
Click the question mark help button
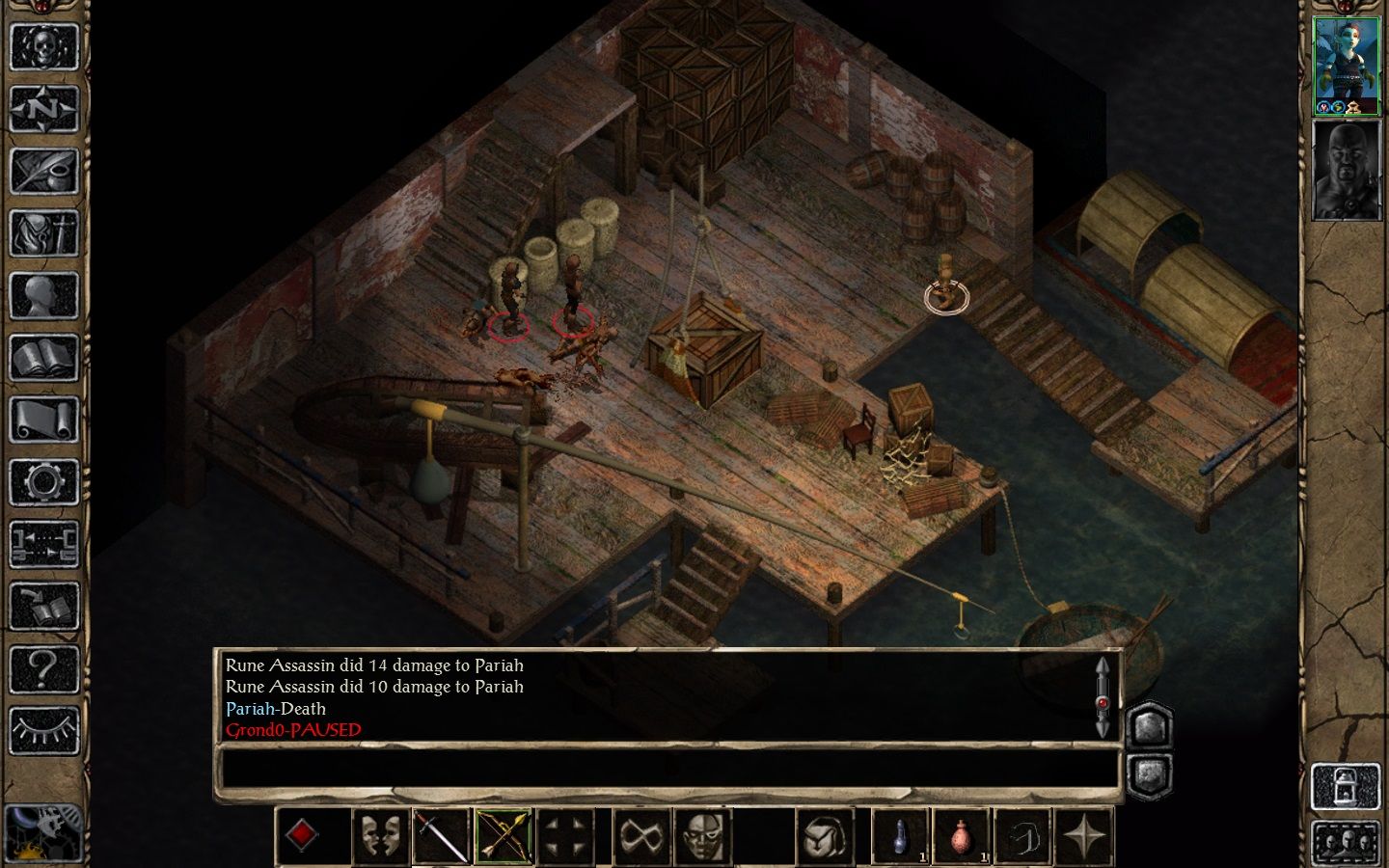[x=43, y=667]
